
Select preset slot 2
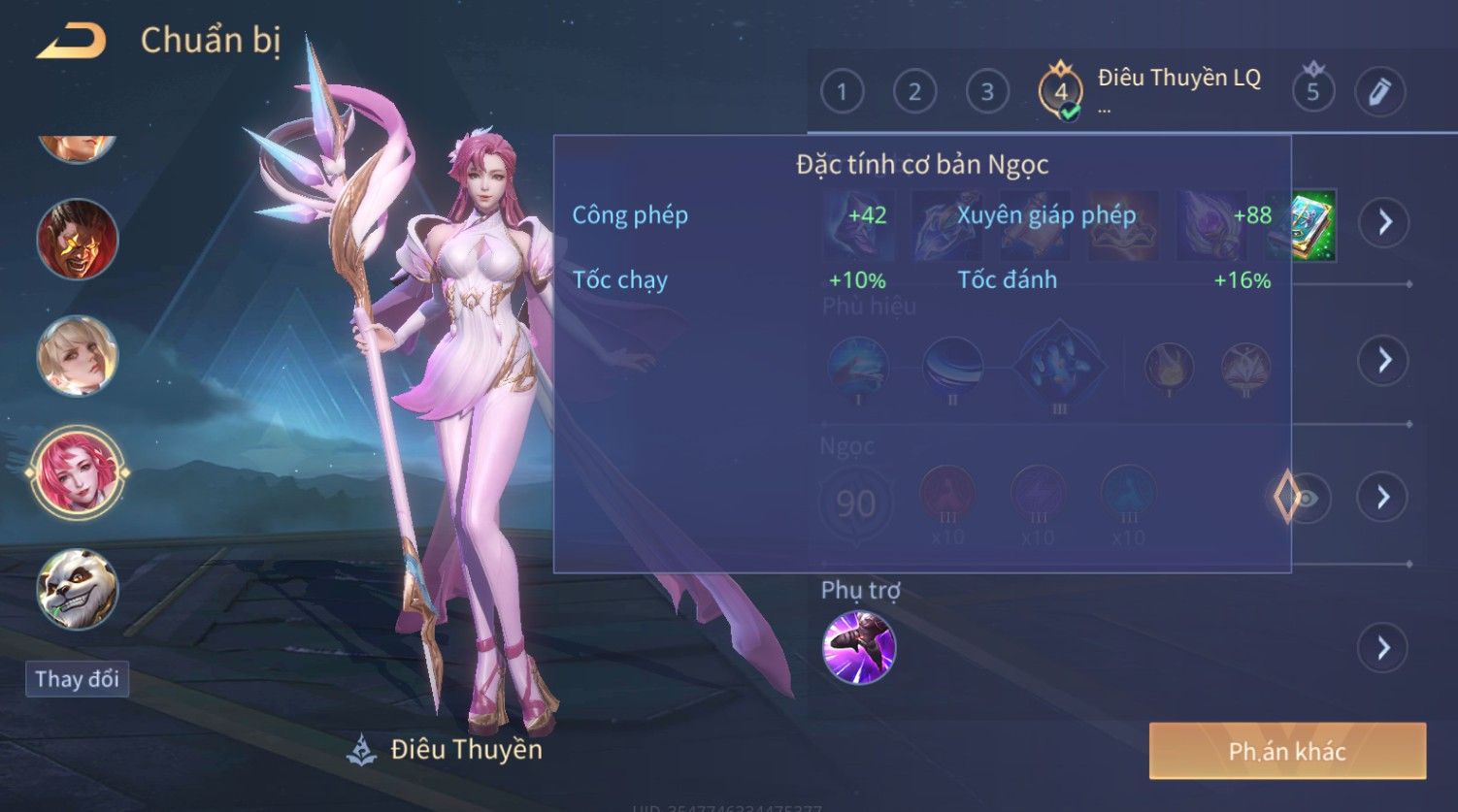914,92
